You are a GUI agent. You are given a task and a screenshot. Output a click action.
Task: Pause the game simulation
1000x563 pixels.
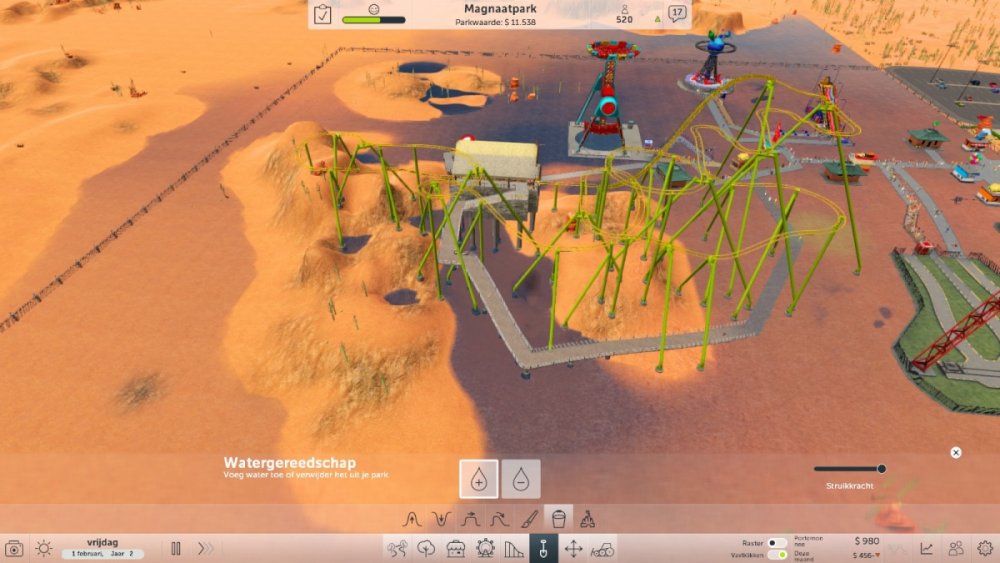pyautogui.click(x=176, y=548)
